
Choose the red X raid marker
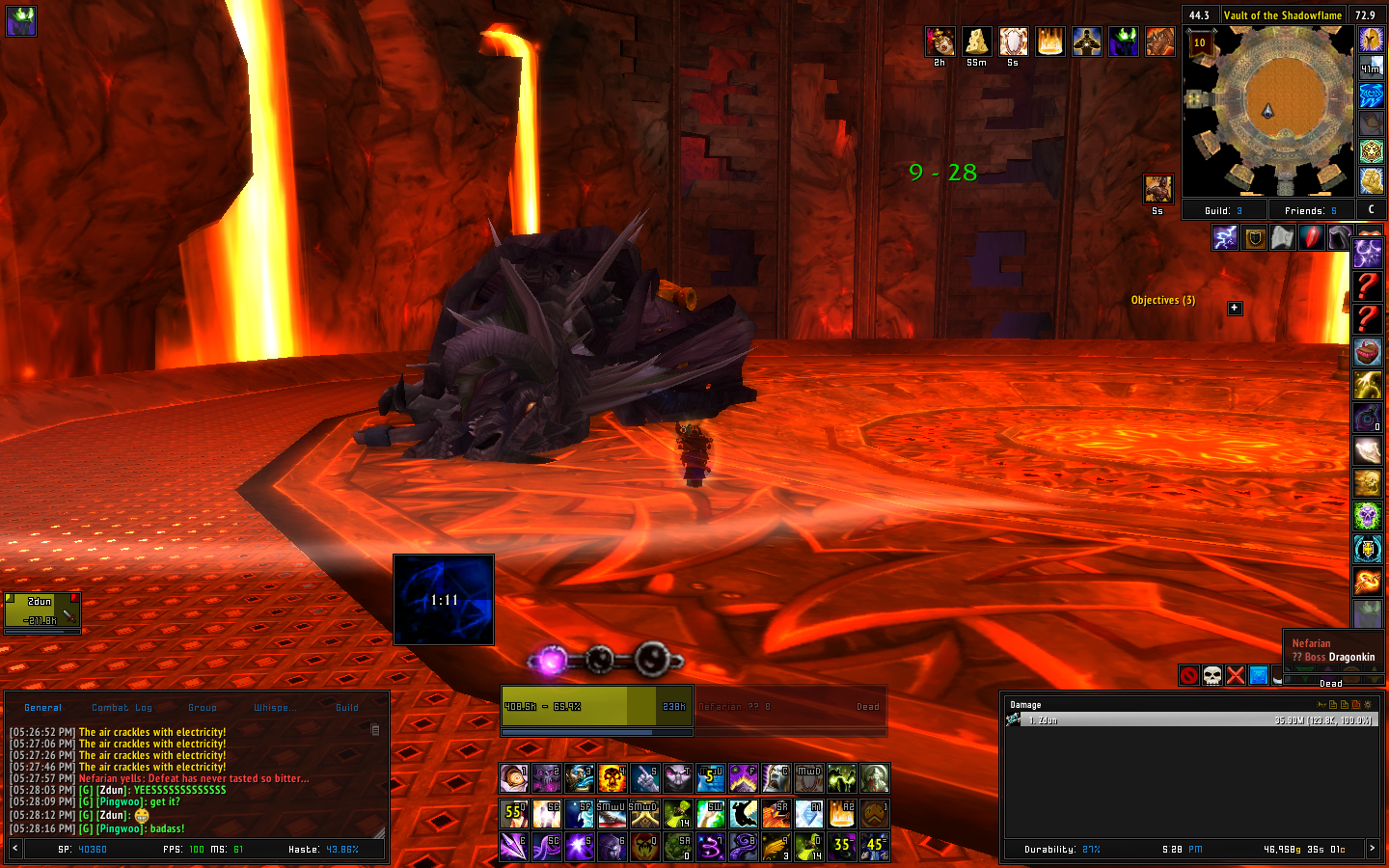point(1236,675)
